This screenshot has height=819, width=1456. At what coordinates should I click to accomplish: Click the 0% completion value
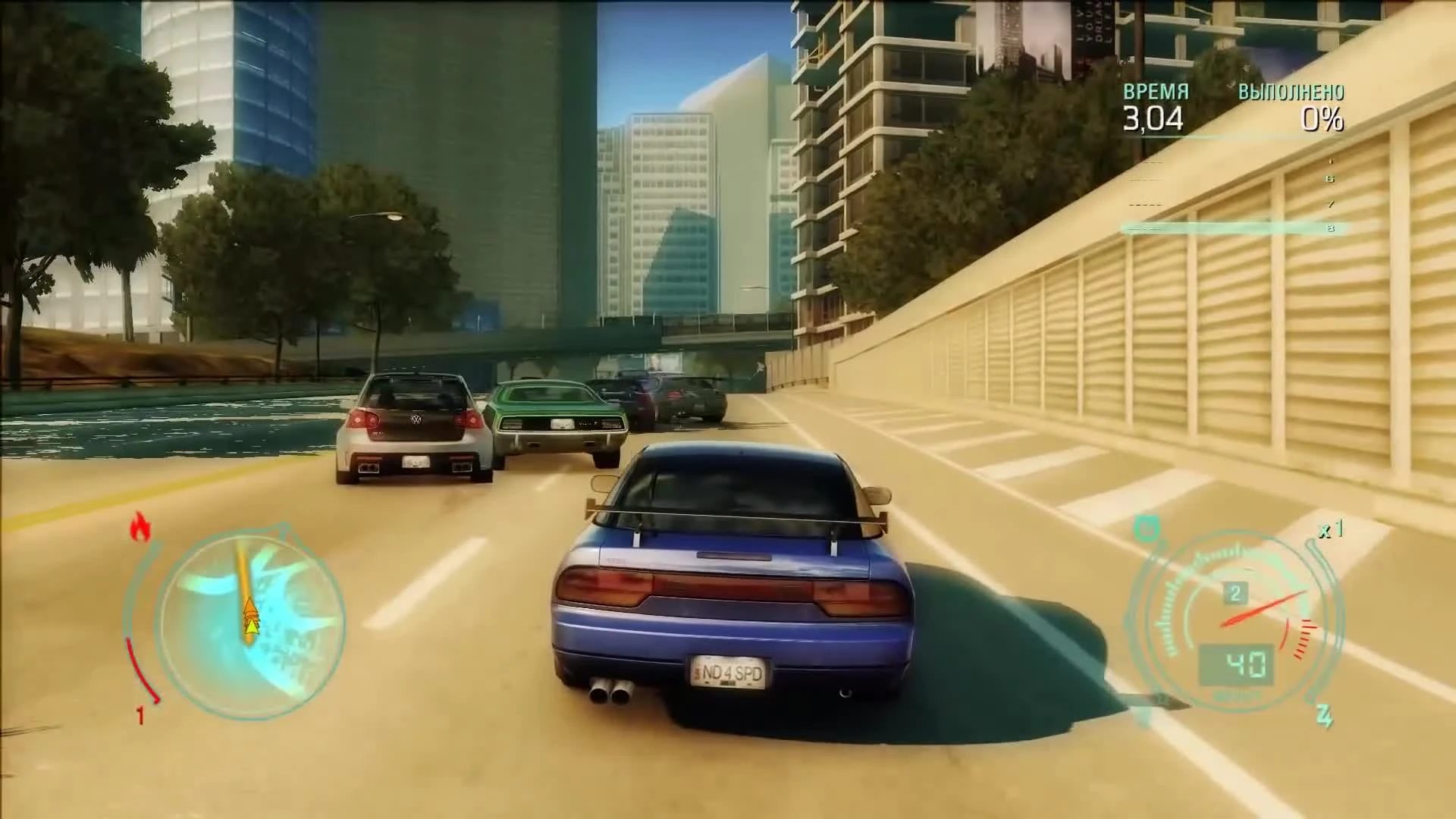coord(1321,118)
